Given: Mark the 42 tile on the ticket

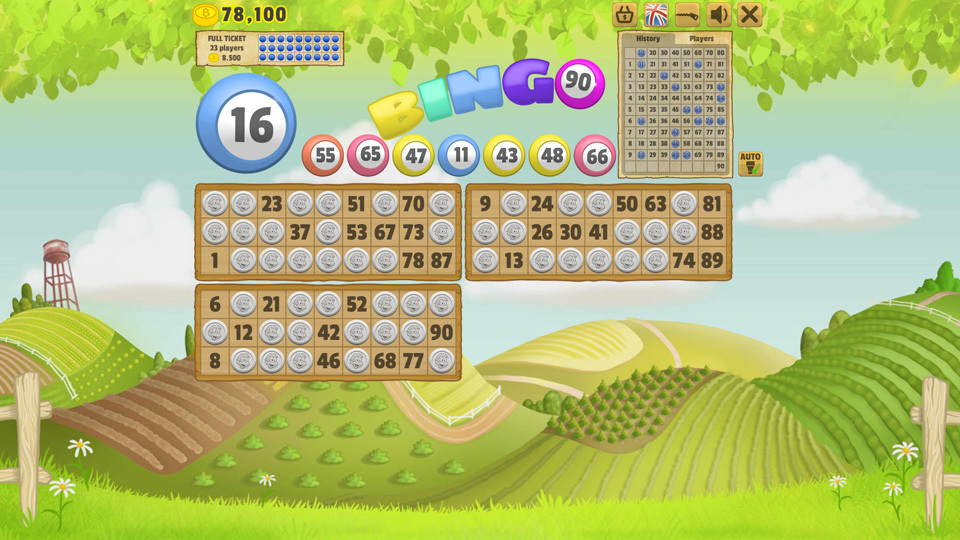Looking at the screenshot, I should [328, 332].
